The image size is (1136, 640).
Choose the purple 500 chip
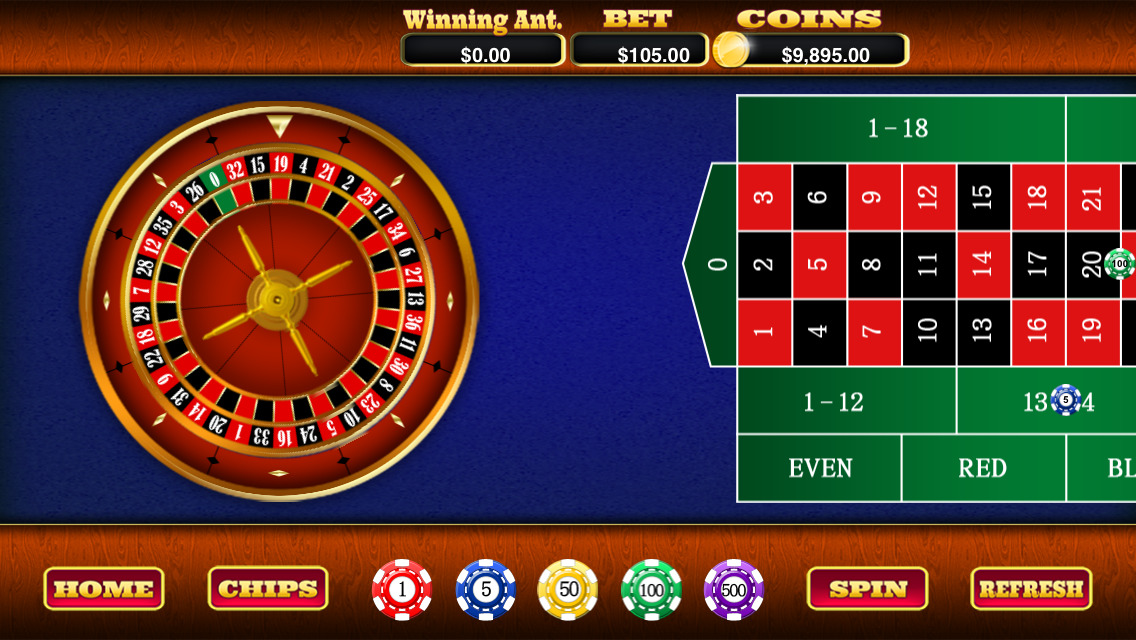pos(734,590)
